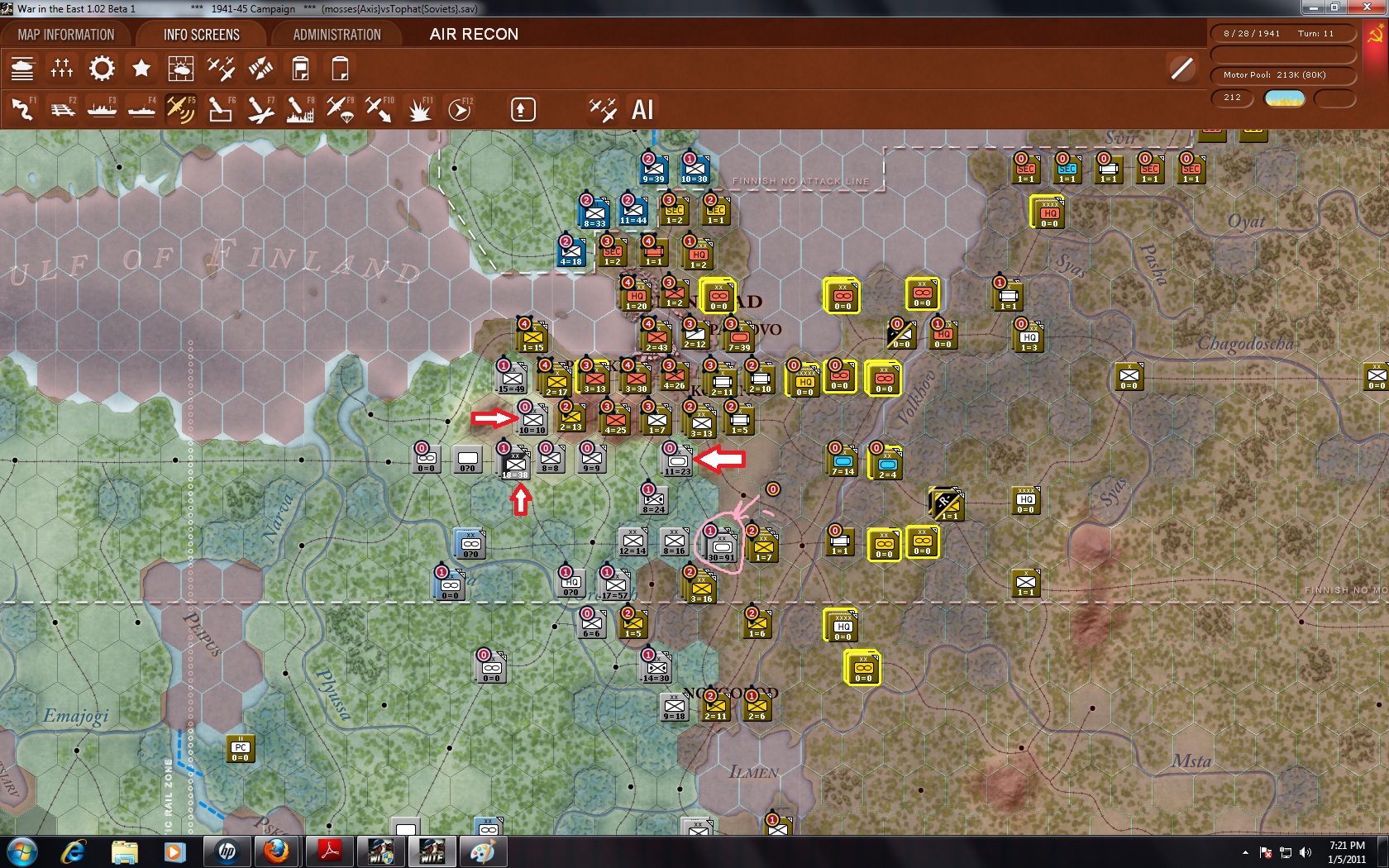This screenshot has height=868, width=1389.
Task: Select the weather map display icon
Action: 181,69
